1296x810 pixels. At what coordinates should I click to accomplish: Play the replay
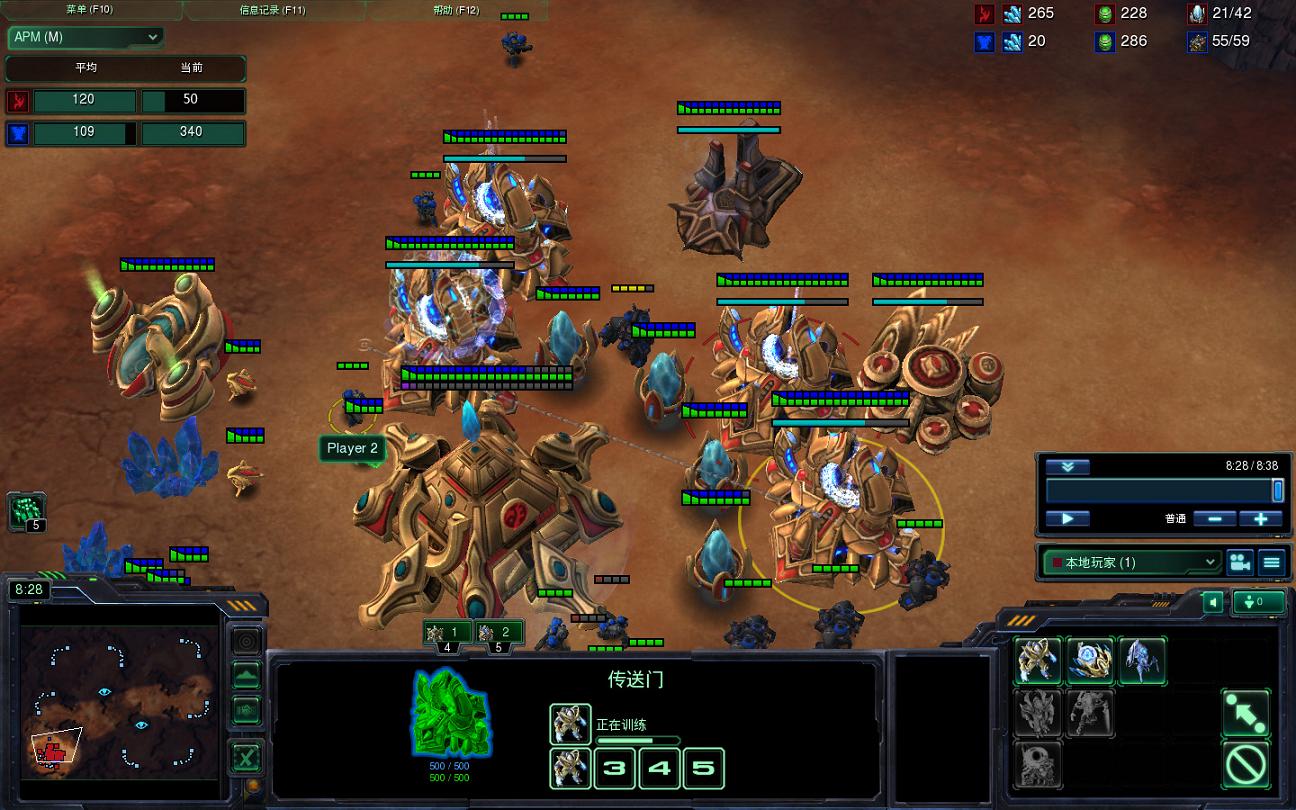click(x=1067, y=519)
